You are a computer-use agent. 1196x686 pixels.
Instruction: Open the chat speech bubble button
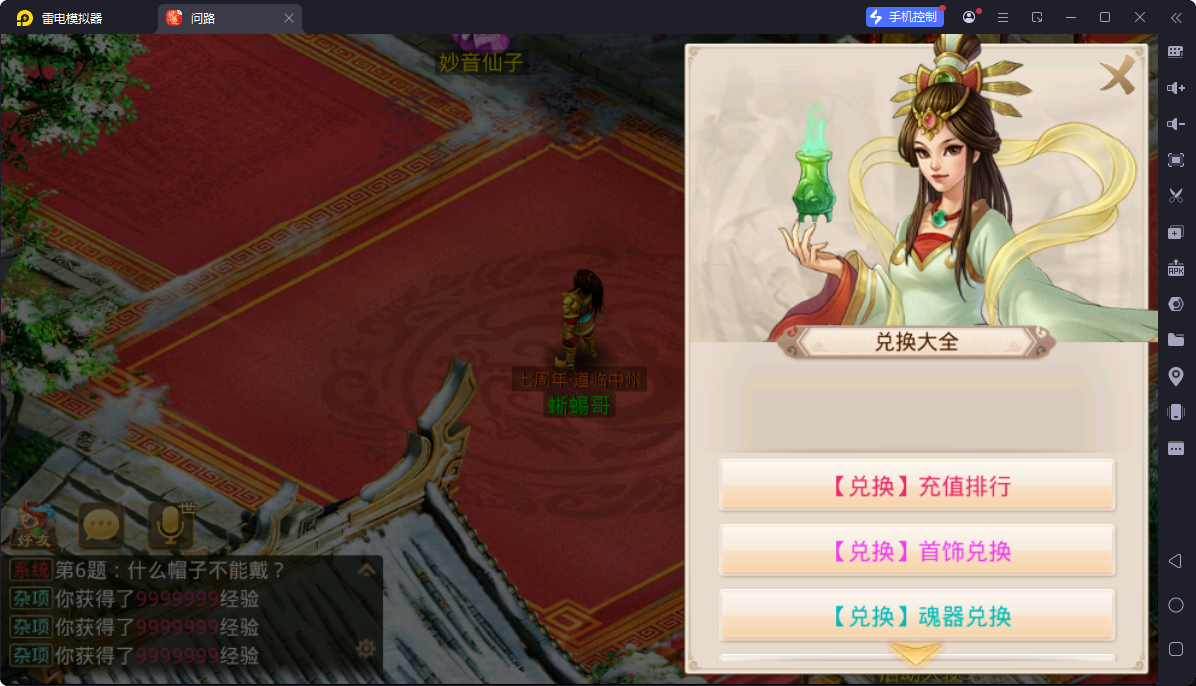pyautogui.click(x=101, y=525)
